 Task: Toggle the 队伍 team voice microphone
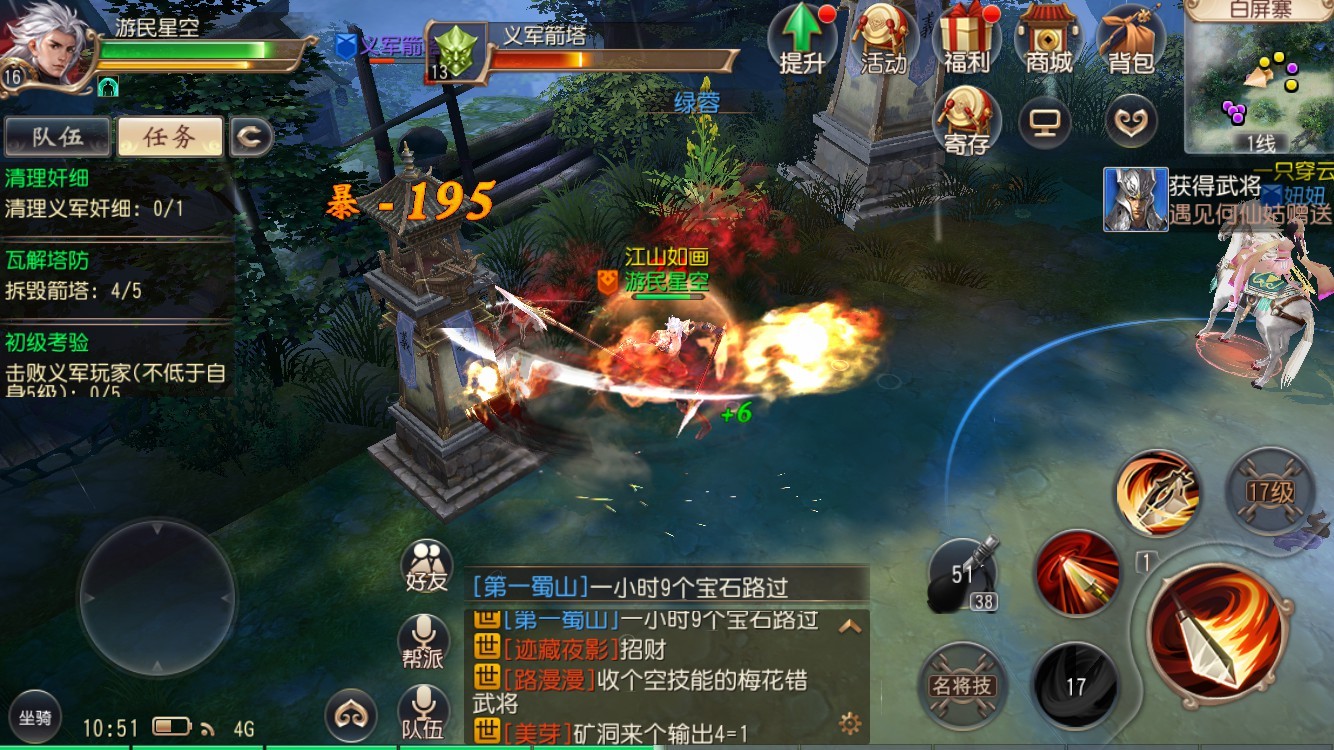pyautogui.click(x=424, y=707)
